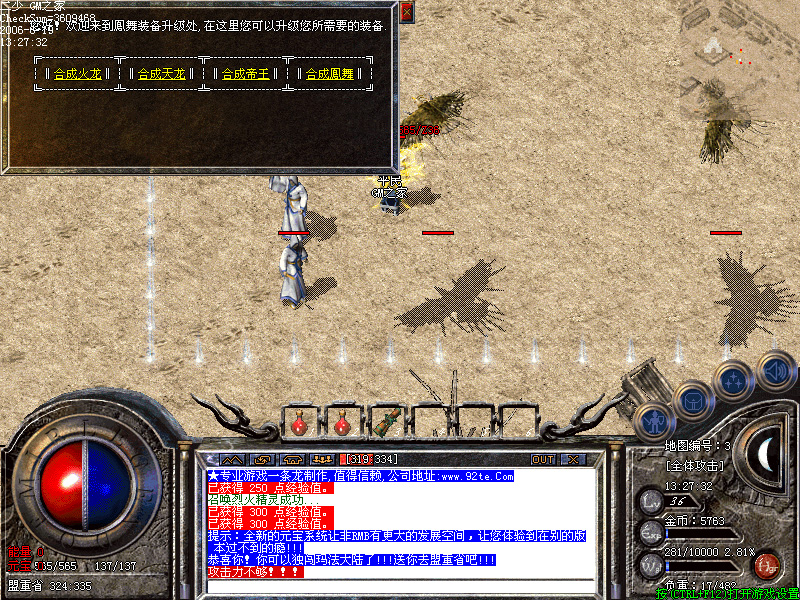800x600 pixels.
Task: Pick the 合成帝王 synthesis option
Action: pos(245,74)
